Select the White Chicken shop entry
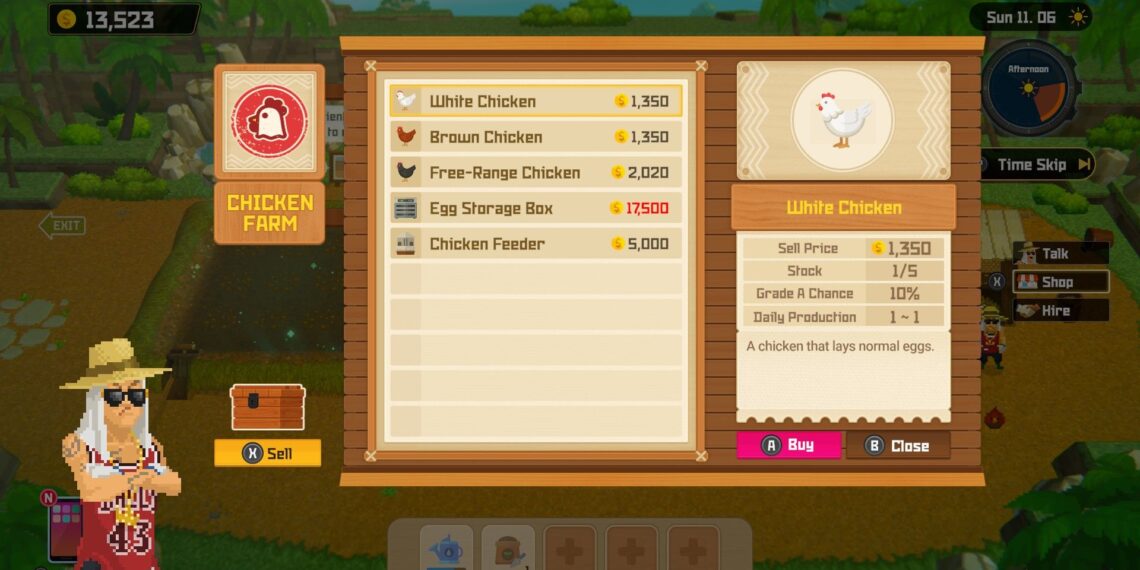 (x=535, y=101)
